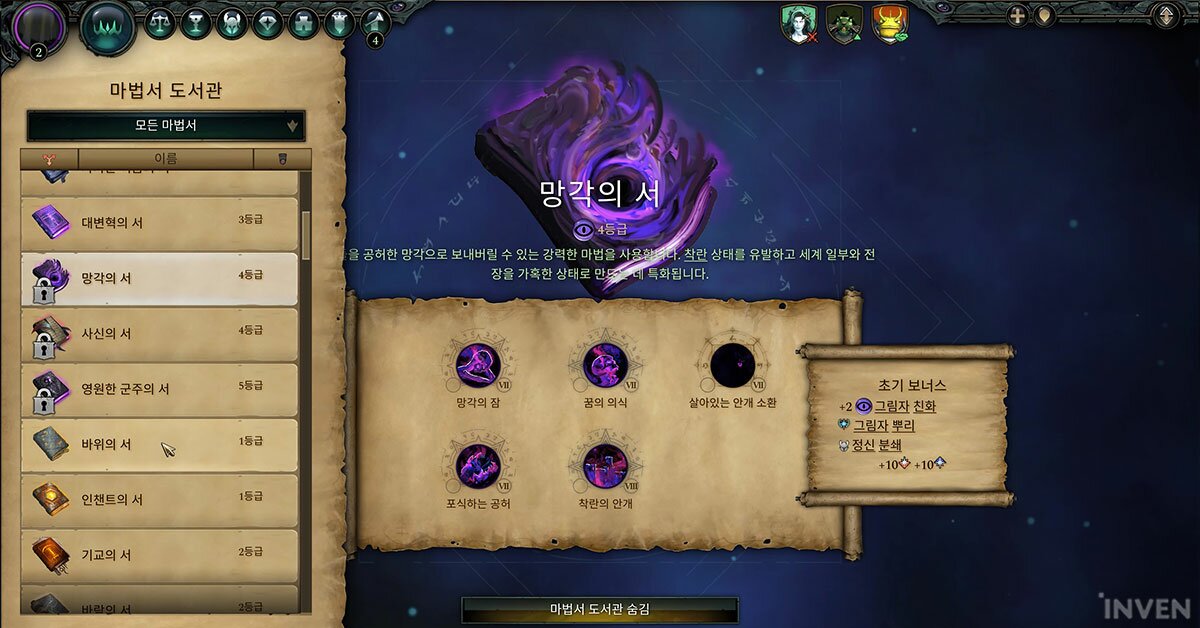The image size is (1200, 628).
Task: Click the plus button in top-right bar
Action: coord(1017,16)
